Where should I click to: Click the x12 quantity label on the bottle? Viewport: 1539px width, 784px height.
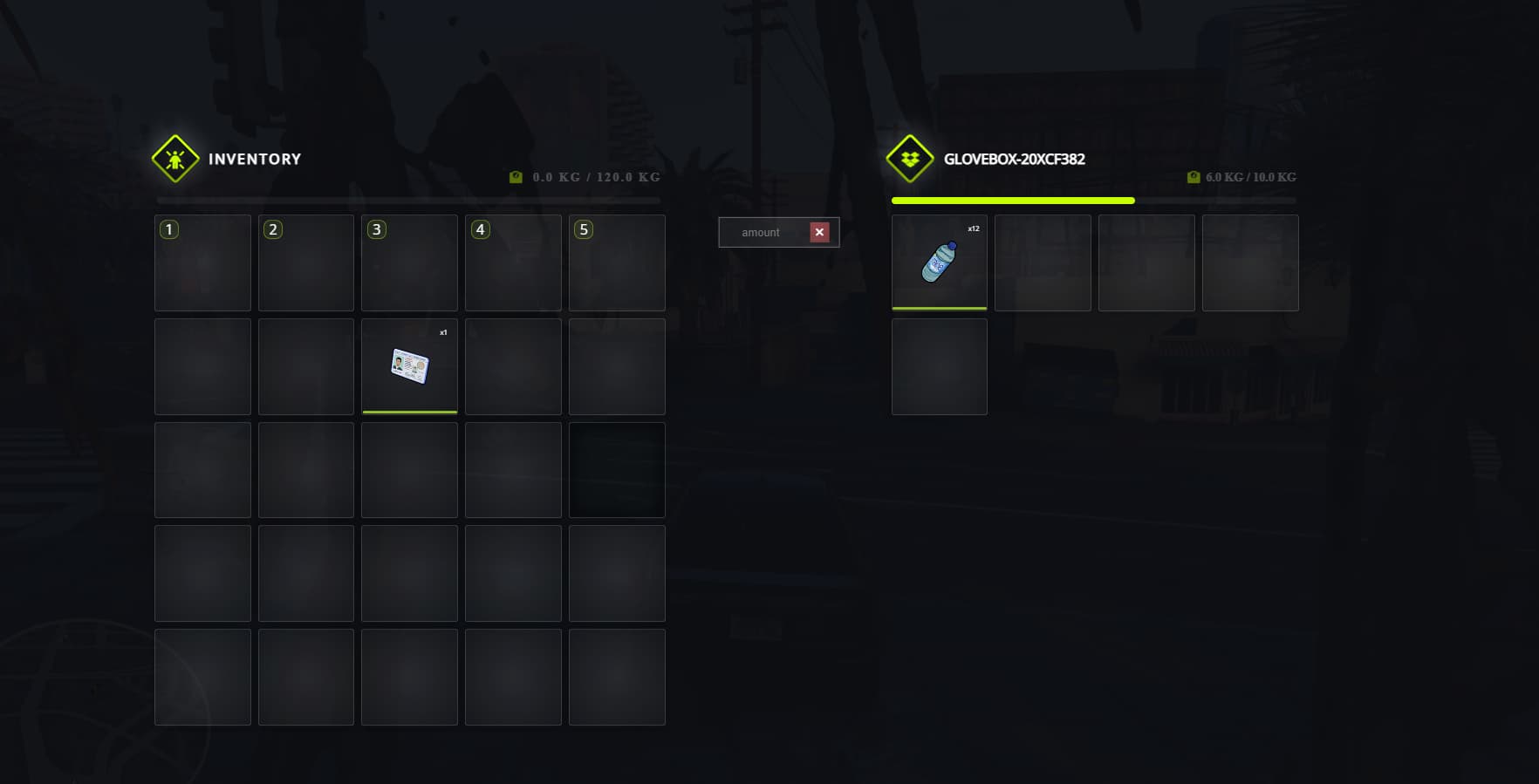(972, 228)
